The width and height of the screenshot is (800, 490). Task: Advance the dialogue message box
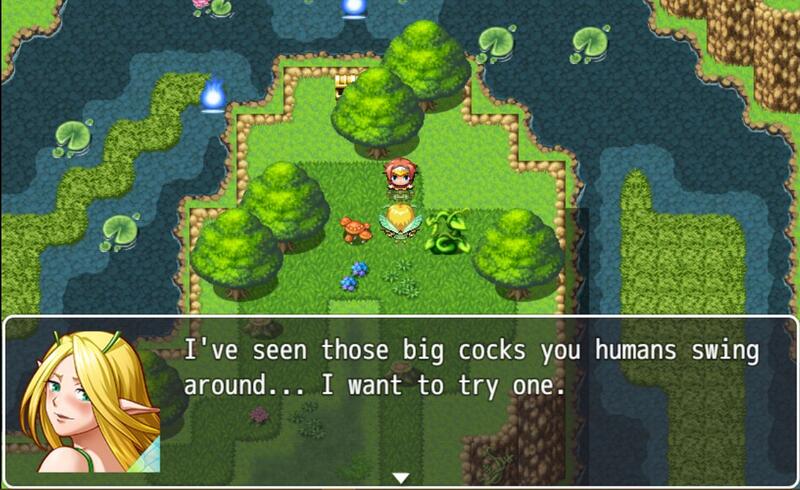click(470, 400)
